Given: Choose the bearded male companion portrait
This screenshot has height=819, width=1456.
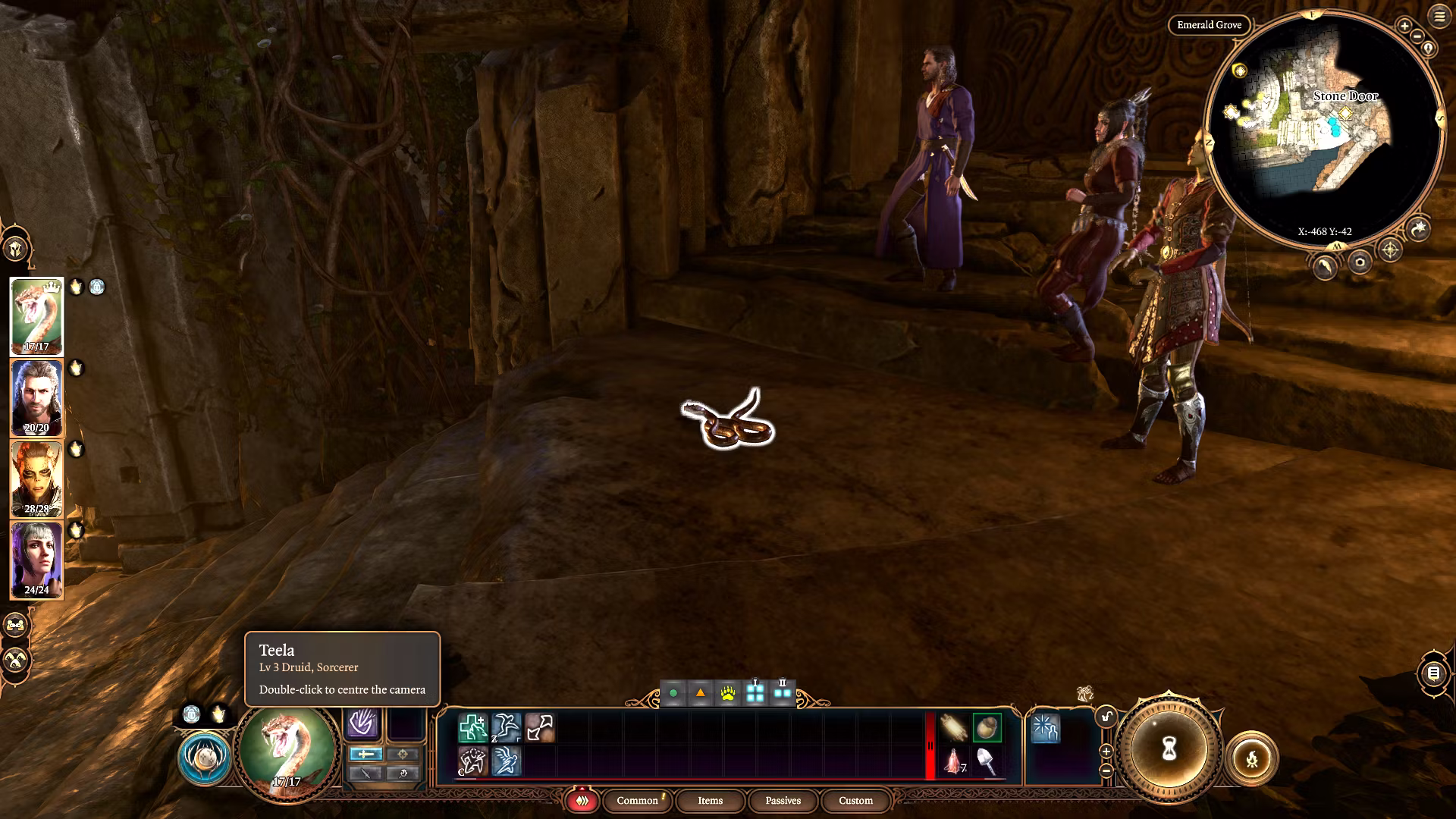Looking at the screenshot, I should (x=36, y=397).
